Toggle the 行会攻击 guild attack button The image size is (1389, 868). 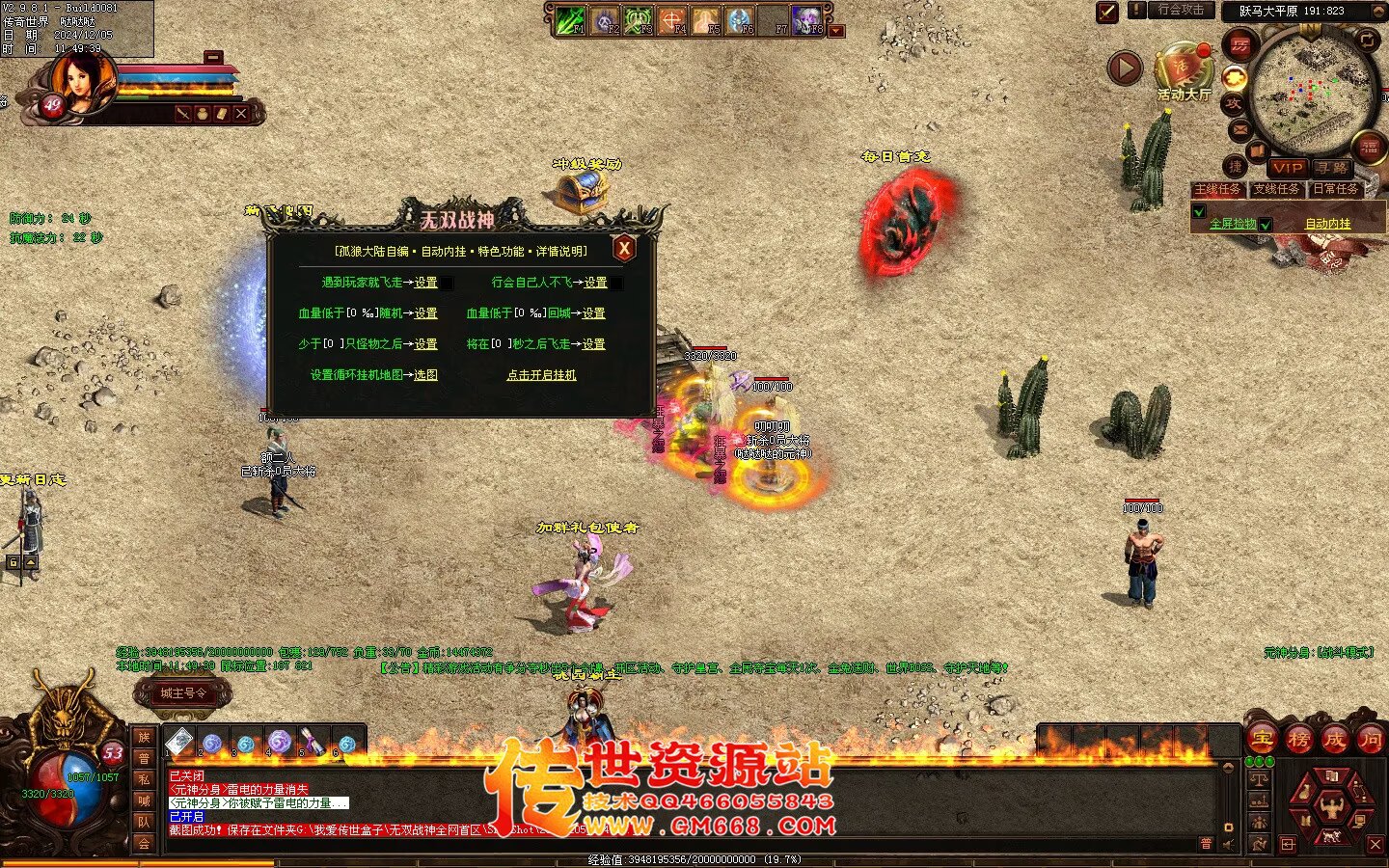[1181, 10]
